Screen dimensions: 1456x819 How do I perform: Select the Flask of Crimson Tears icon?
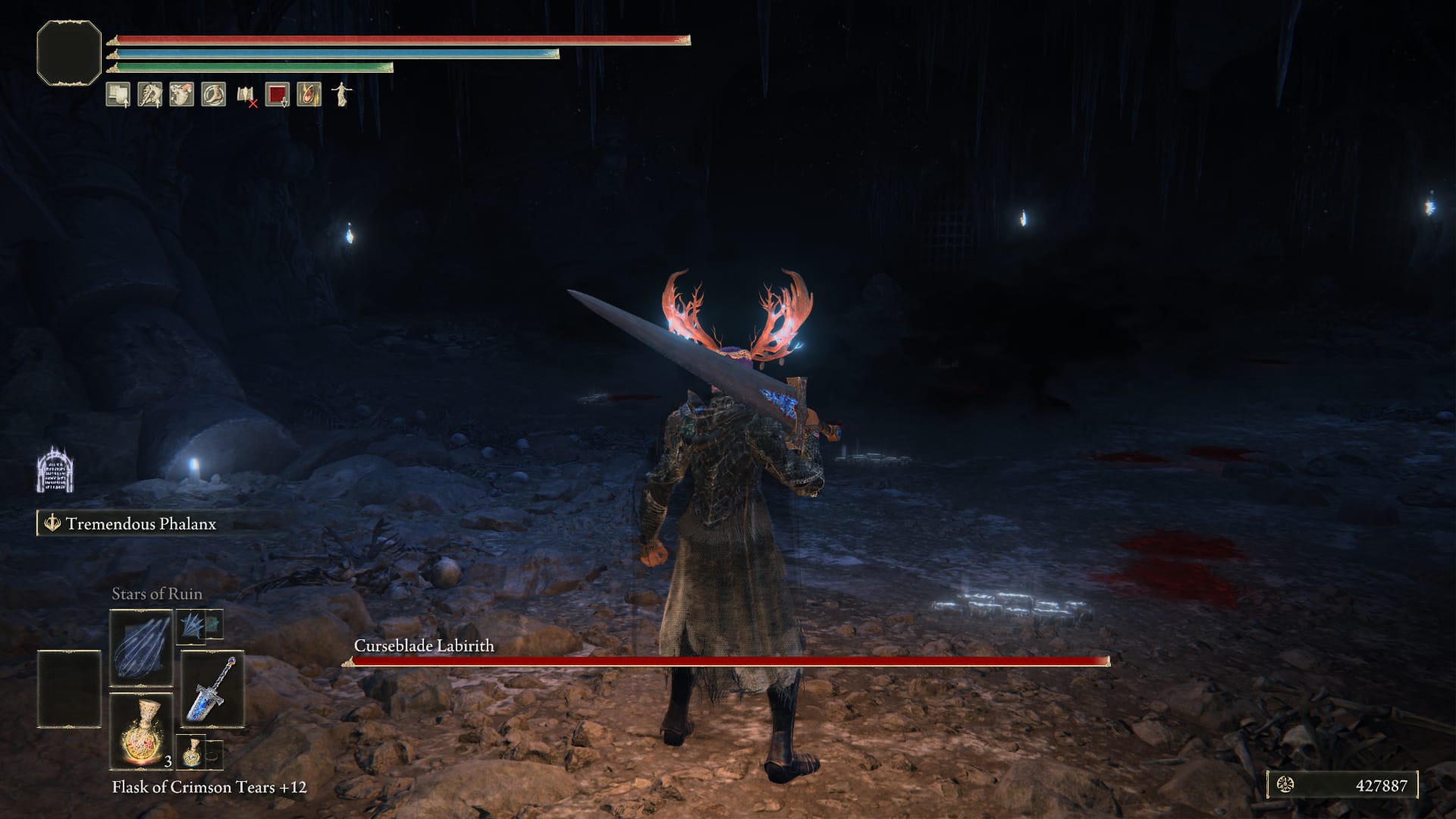[141, 730]
